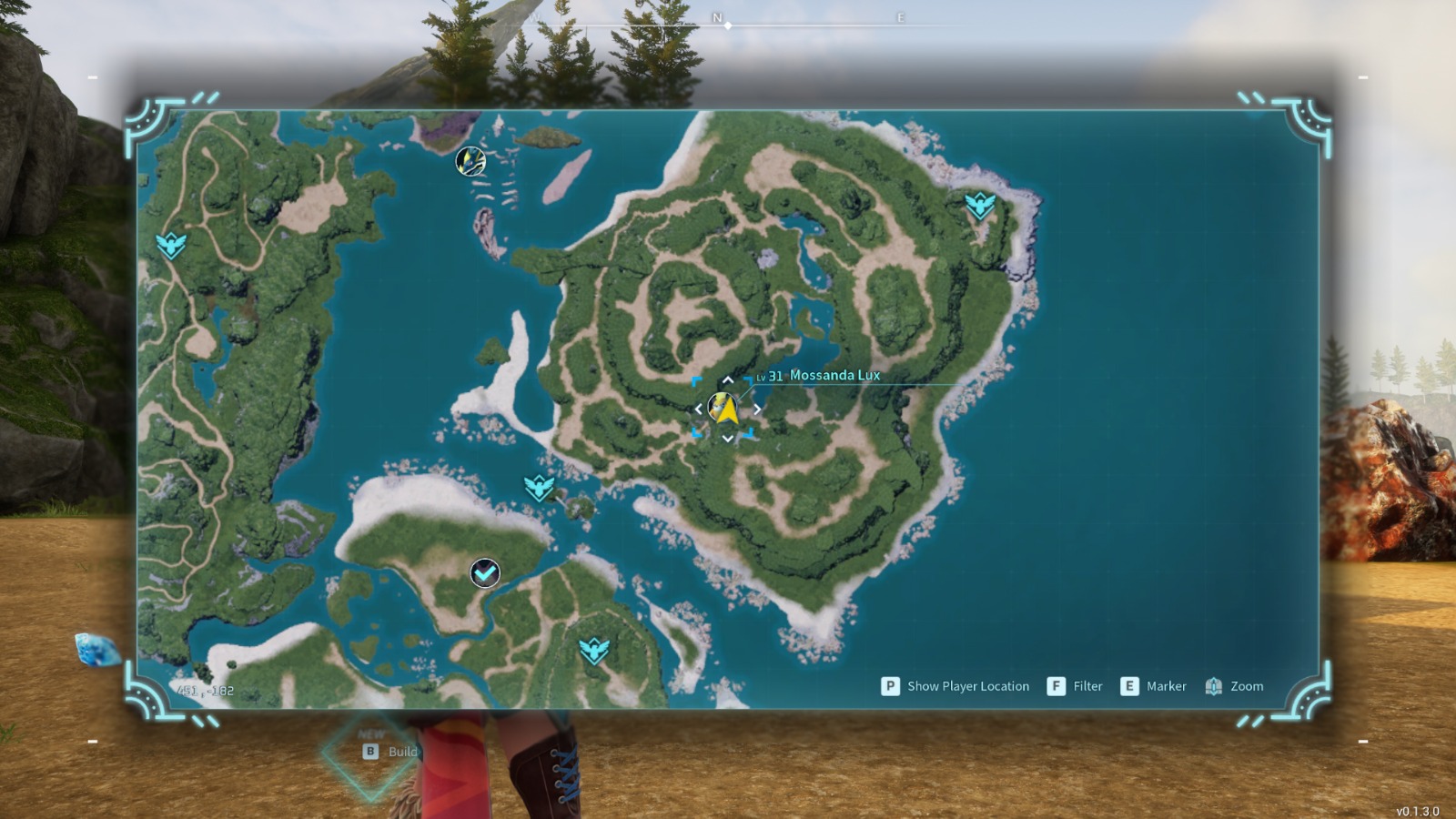The width and height of the screenshot is (1456, 819).
Task: Click the checkmark completion marker on the southern island
Action: pos(483,571)
